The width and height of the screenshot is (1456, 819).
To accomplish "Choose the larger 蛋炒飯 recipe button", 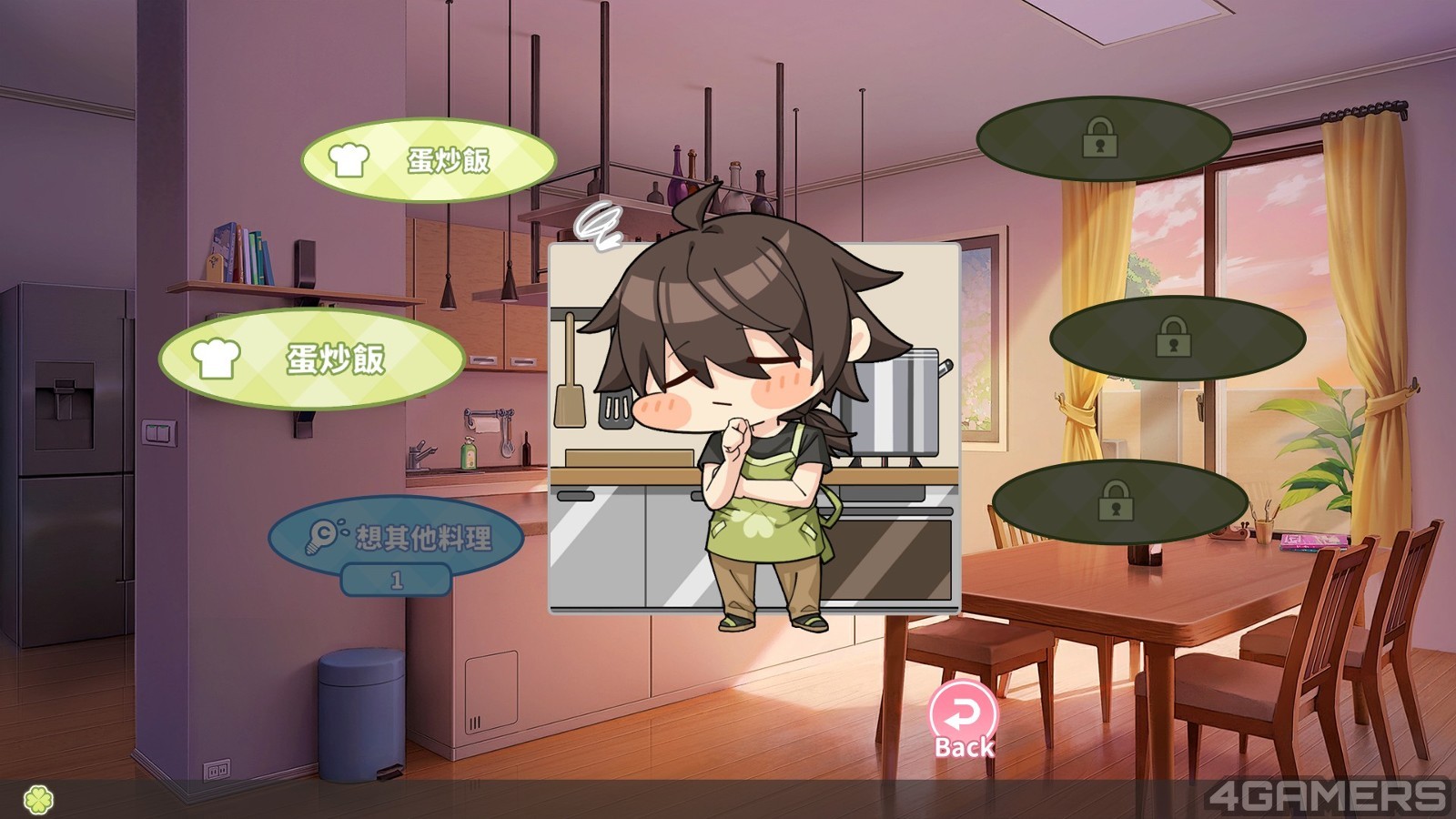I will pos(311,359).
